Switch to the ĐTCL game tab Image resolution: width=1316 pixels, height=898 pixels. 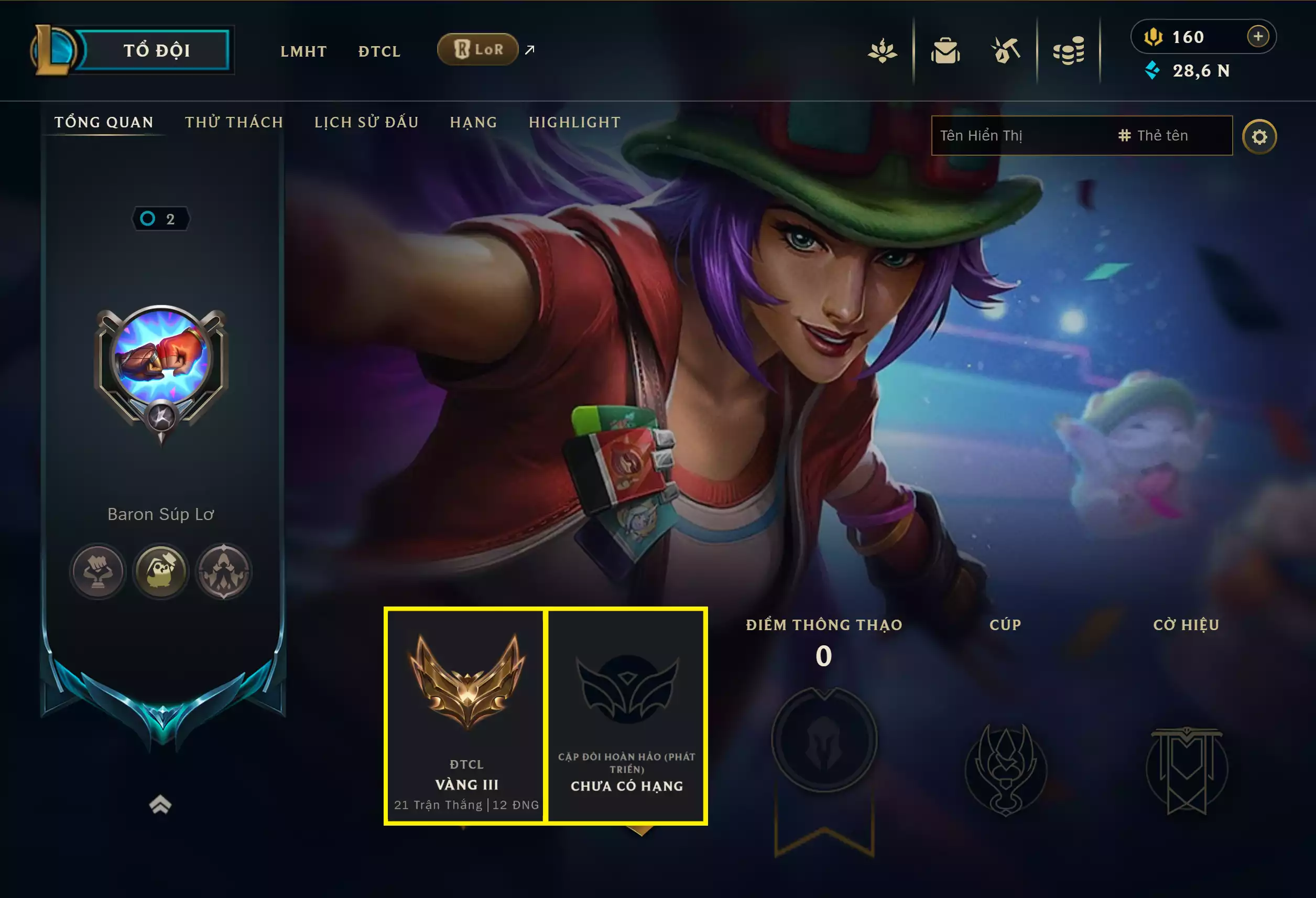tap(379, 51)
